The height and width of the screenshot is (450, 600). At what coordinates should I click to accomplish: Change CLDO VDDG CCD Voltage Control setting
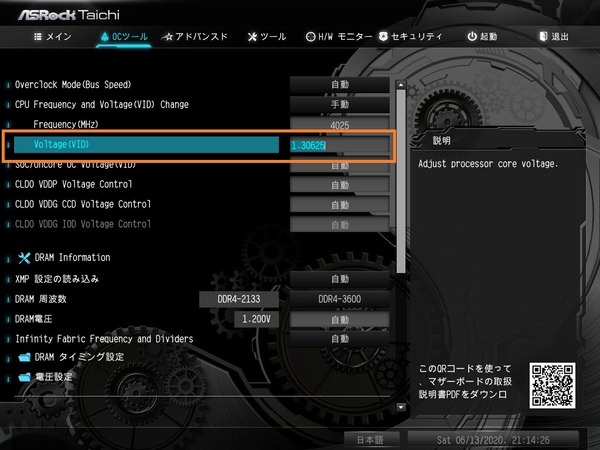click(x=340, y=205)
